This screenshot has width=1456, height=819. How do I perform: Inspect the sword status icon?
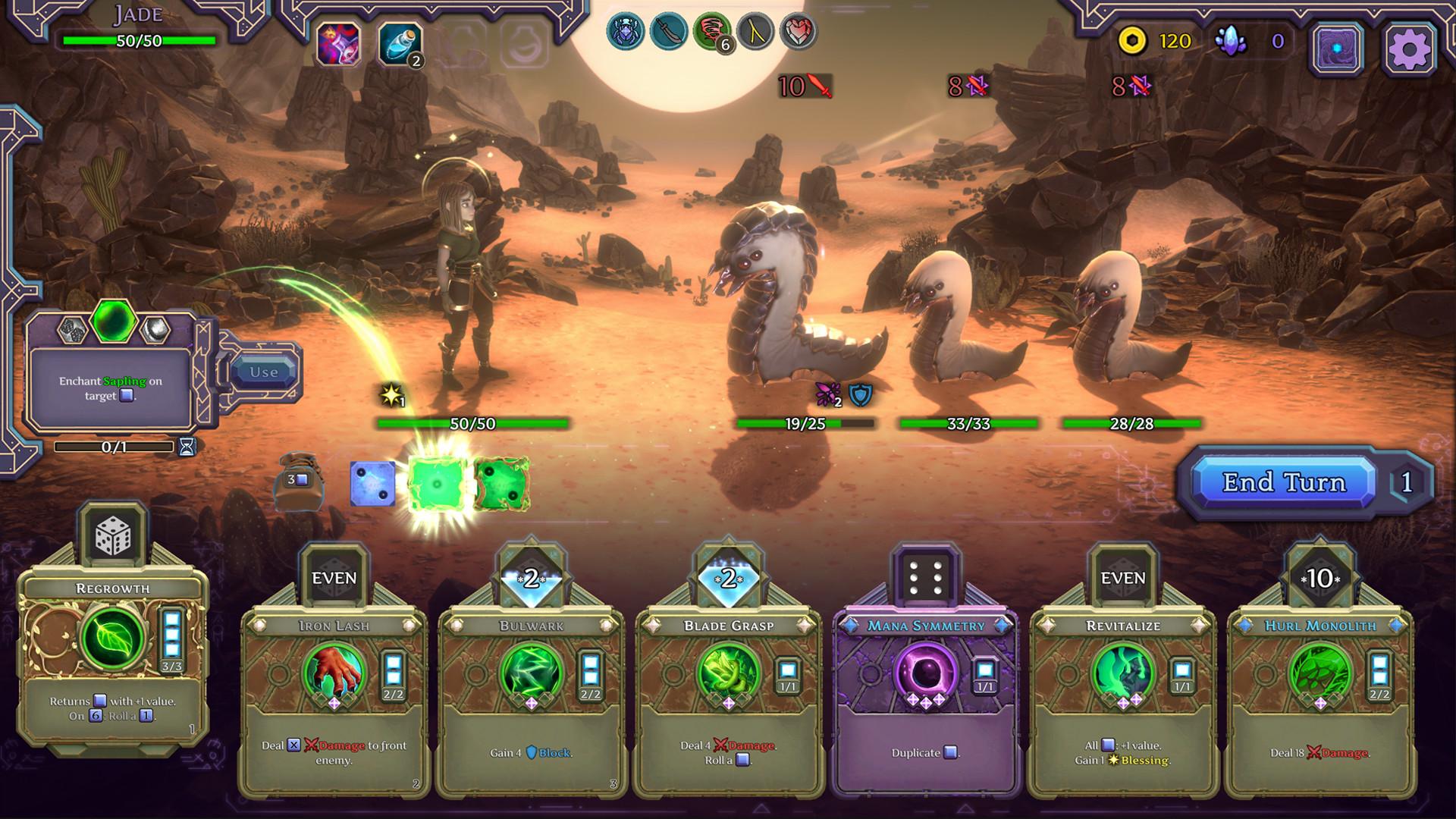click(668, 32)
